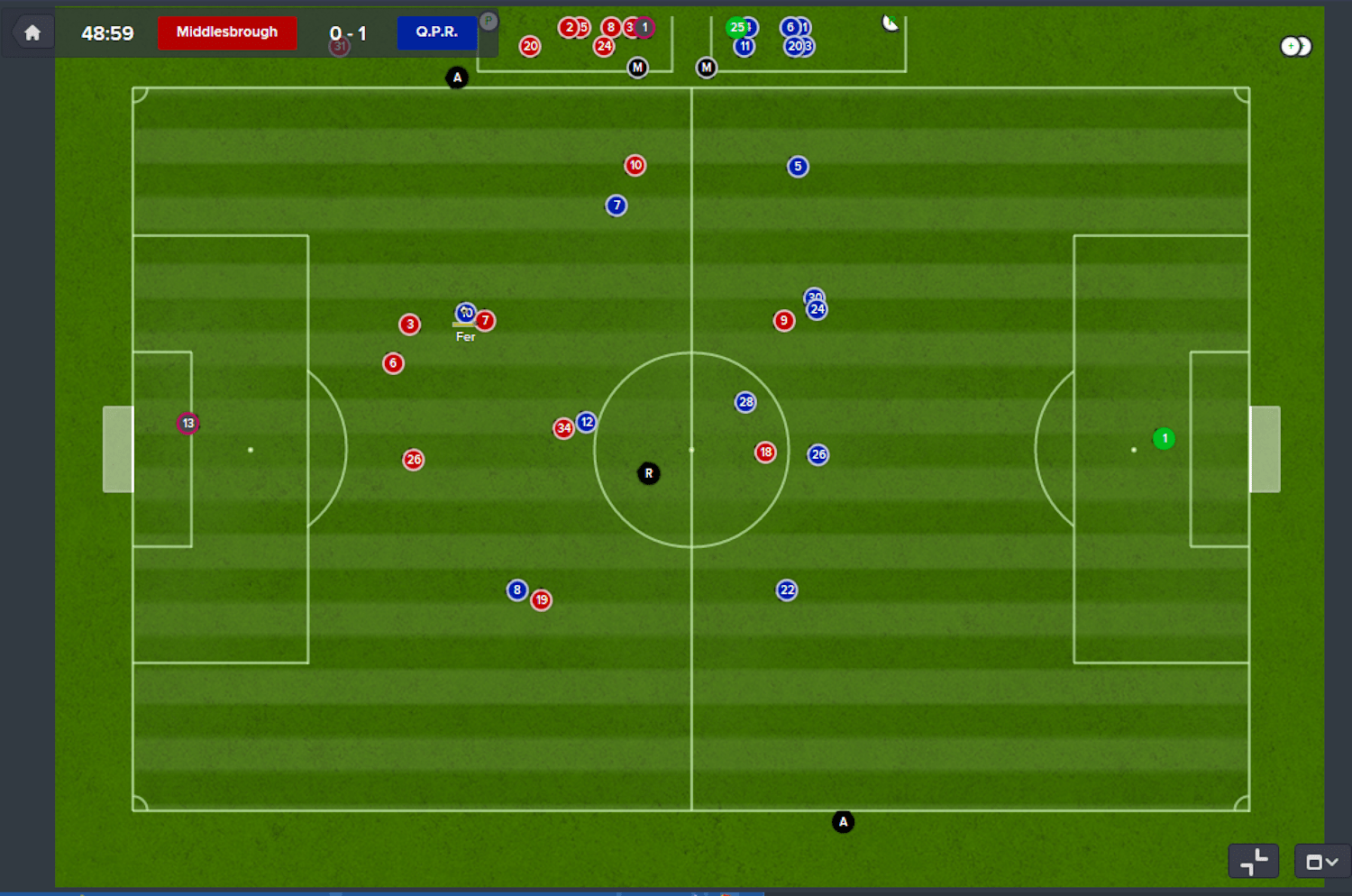Click the referee marker in the centre circle

(x=649, y=472)
